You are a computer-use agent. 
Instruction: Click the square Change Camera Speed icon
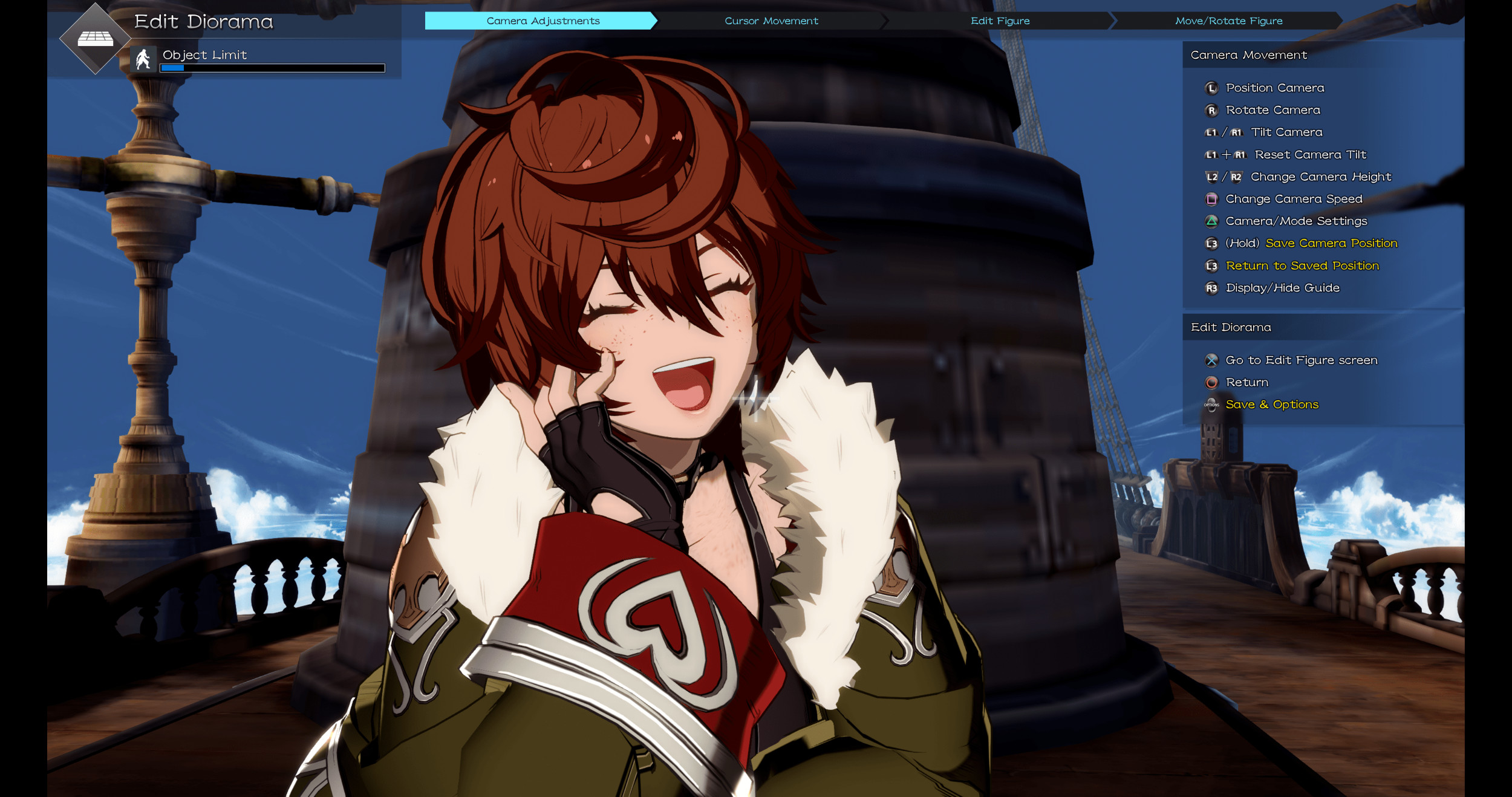tap(1211, 199)
